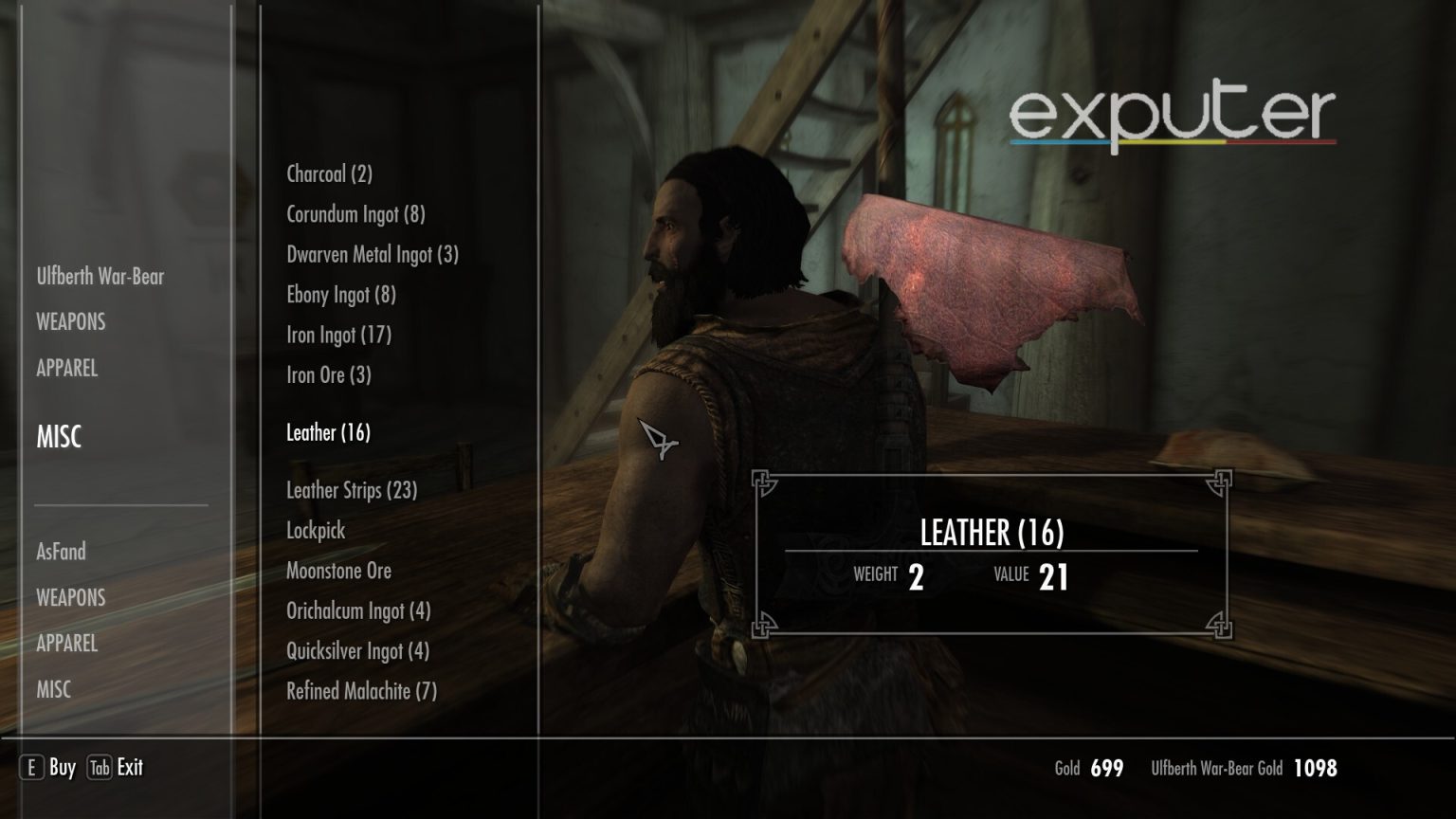This screenshot has height=819, width=1456.
Task: Select Dwarven Metal Ingot from the list
Action: [373, 255]
